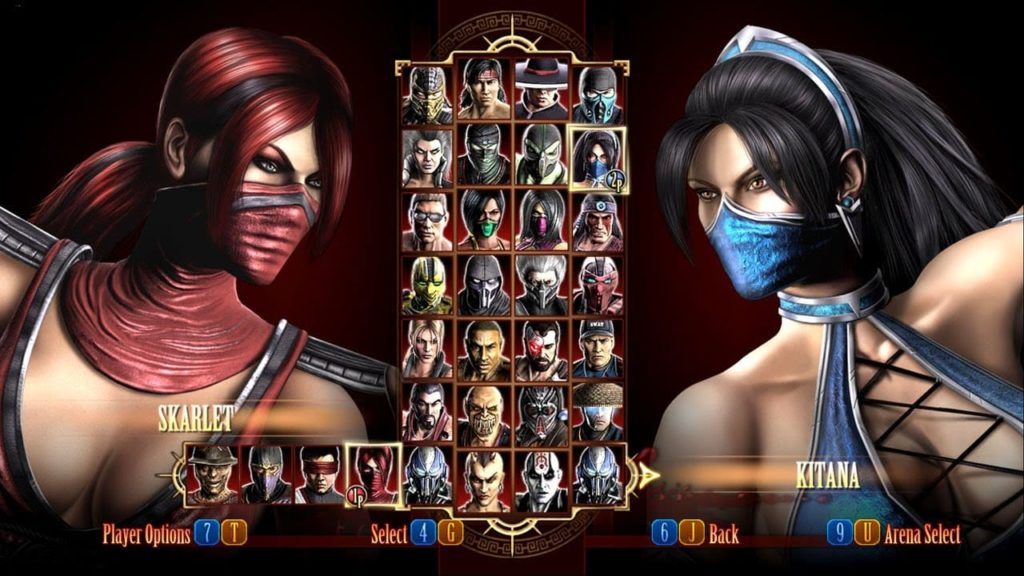
Task: Select Jade with the green mask
Action: tap(484, 221)
